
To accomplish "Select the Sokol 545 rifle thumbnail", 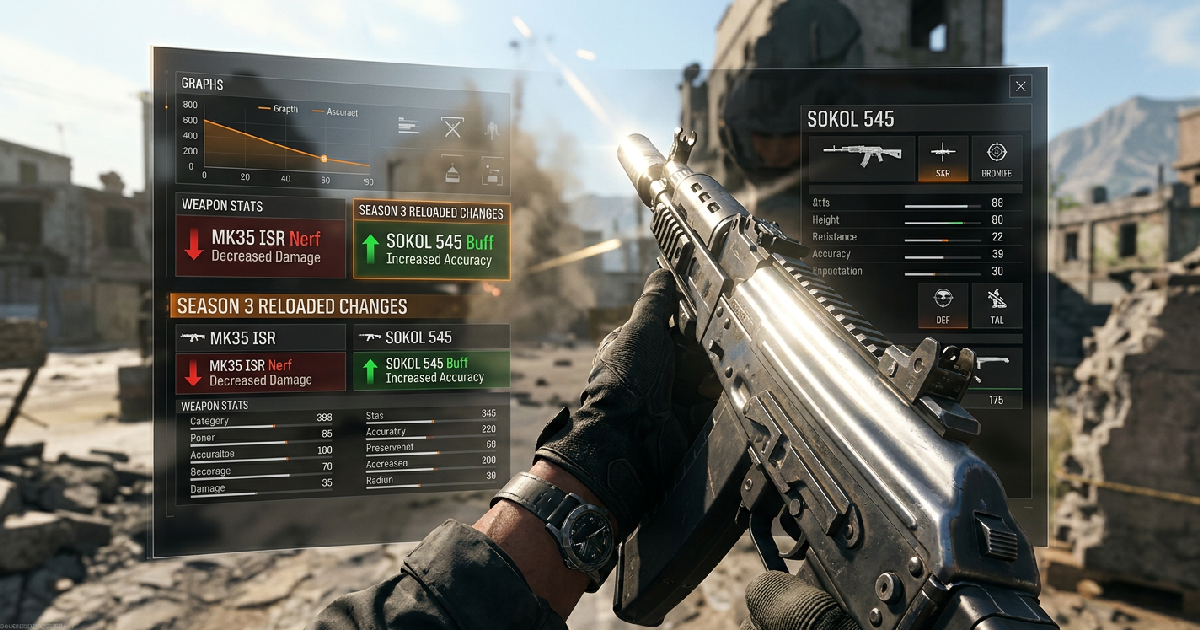I will click(x=861, y=158).
